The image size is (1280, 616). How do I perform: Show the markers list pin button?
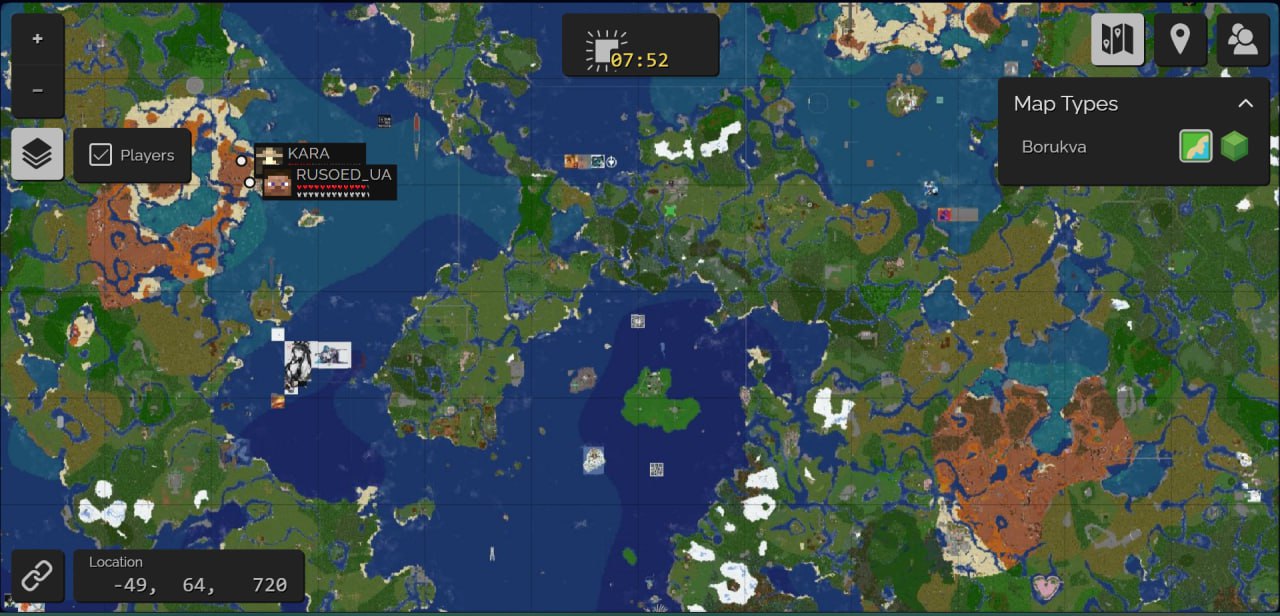pyautogui.click(x=1180, y=40)
